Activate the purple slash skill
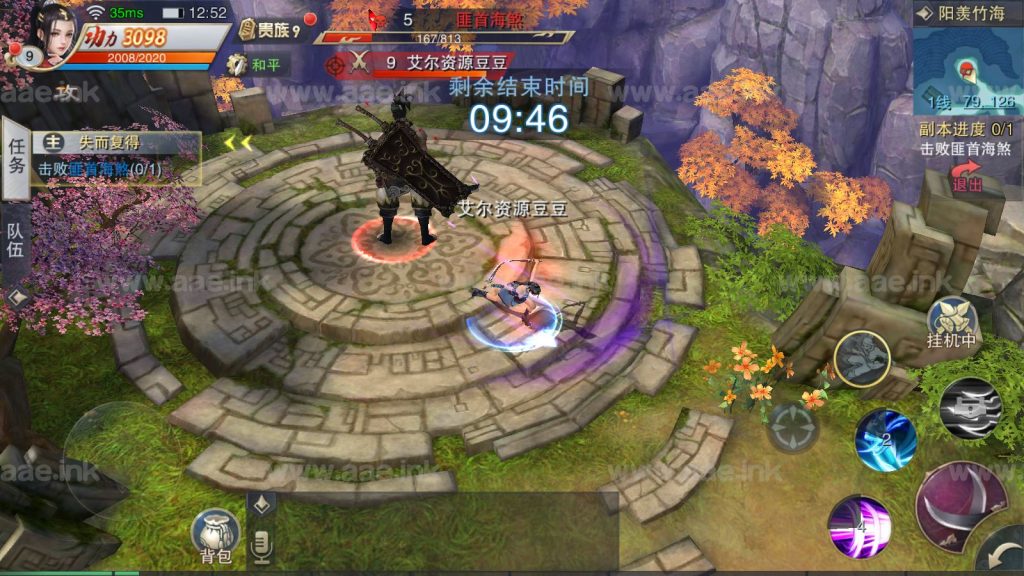The width and height of the screenshot is (1024, 576). [x=858, y=526]
